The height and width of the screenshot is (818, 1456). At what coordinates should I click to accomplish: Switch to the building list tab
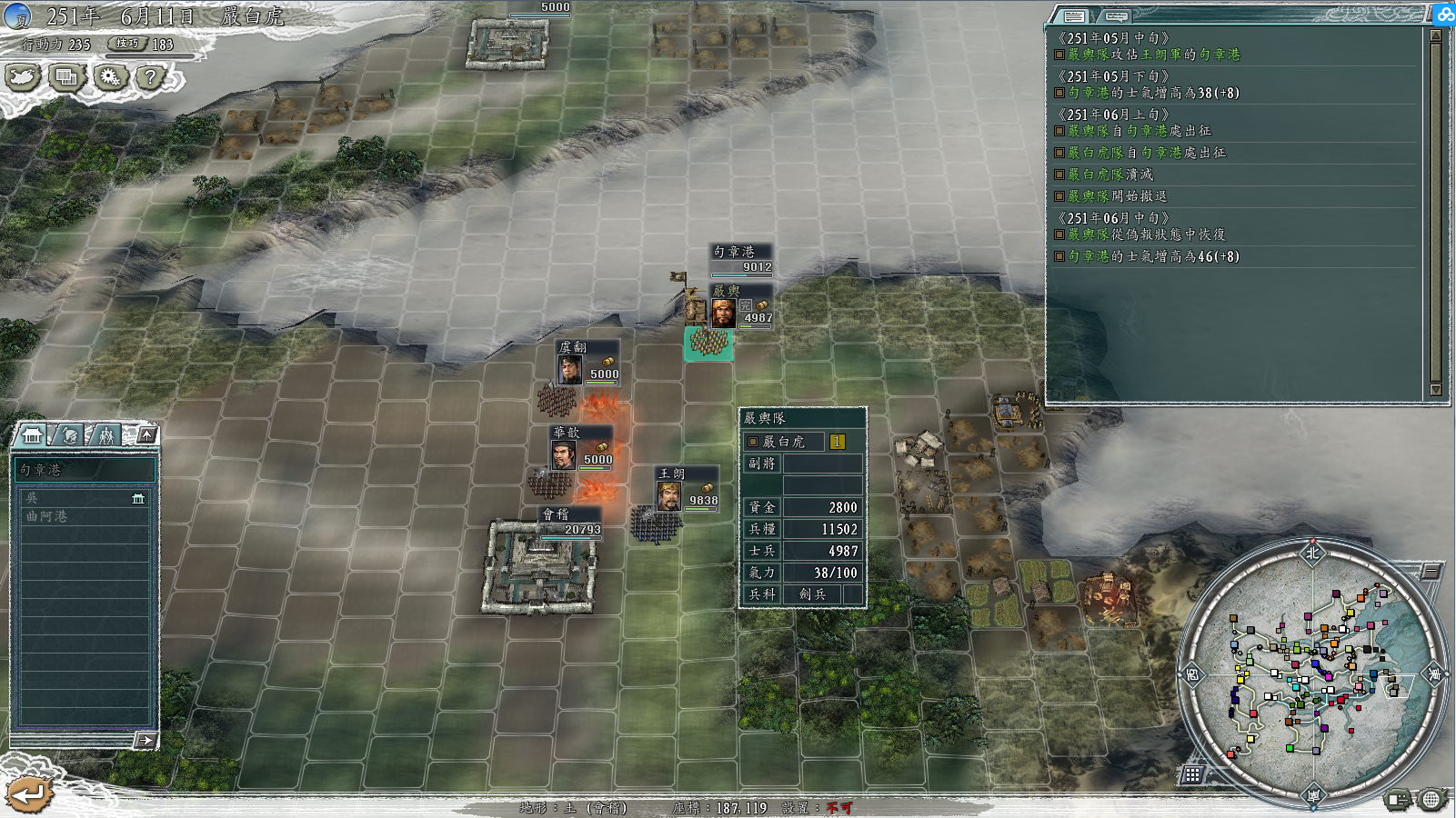[x=33, y=435]
